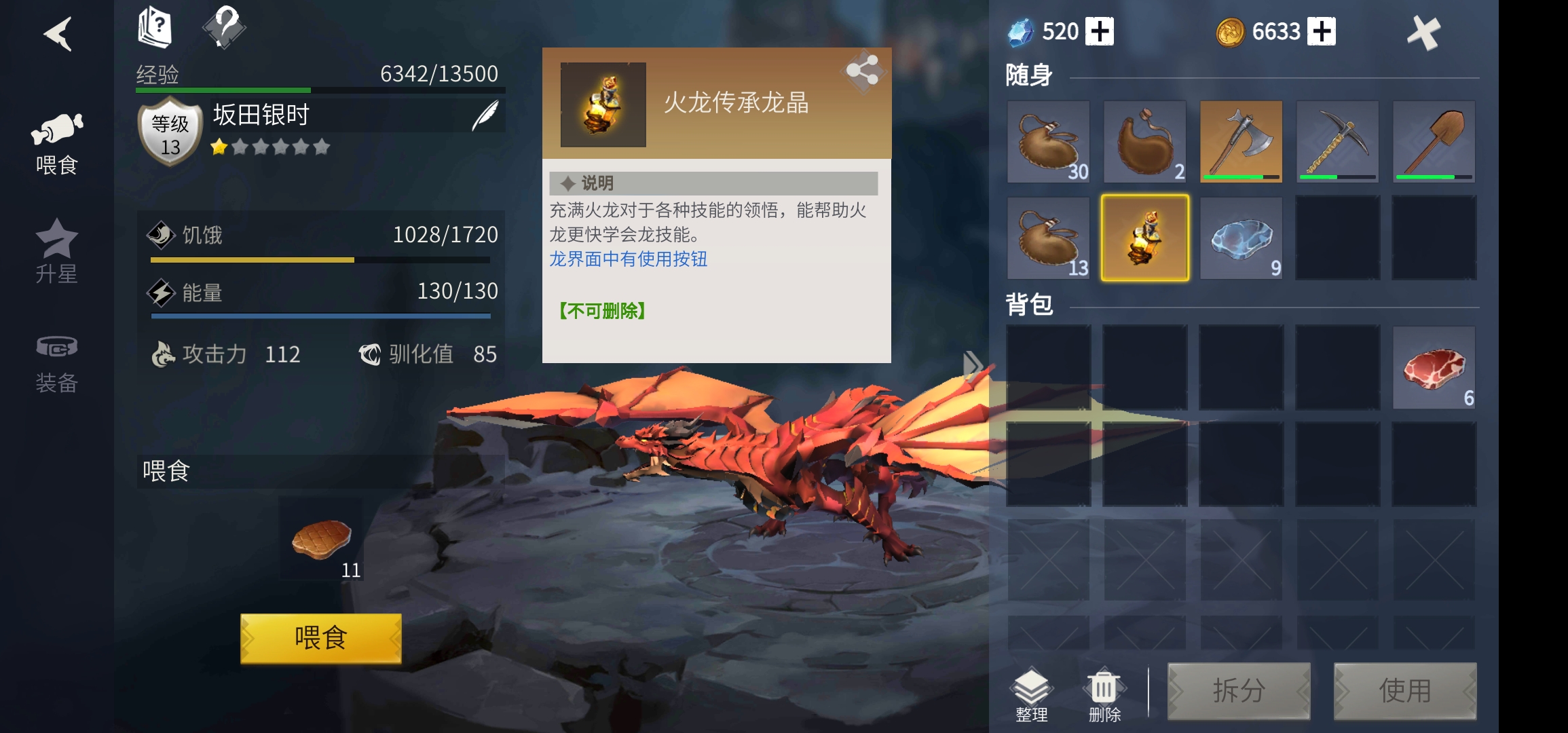Open the blue 龙界面中有使用按钮 link
The width and height of the screenshot is (1568, 733).
click(x=628, y=261)
